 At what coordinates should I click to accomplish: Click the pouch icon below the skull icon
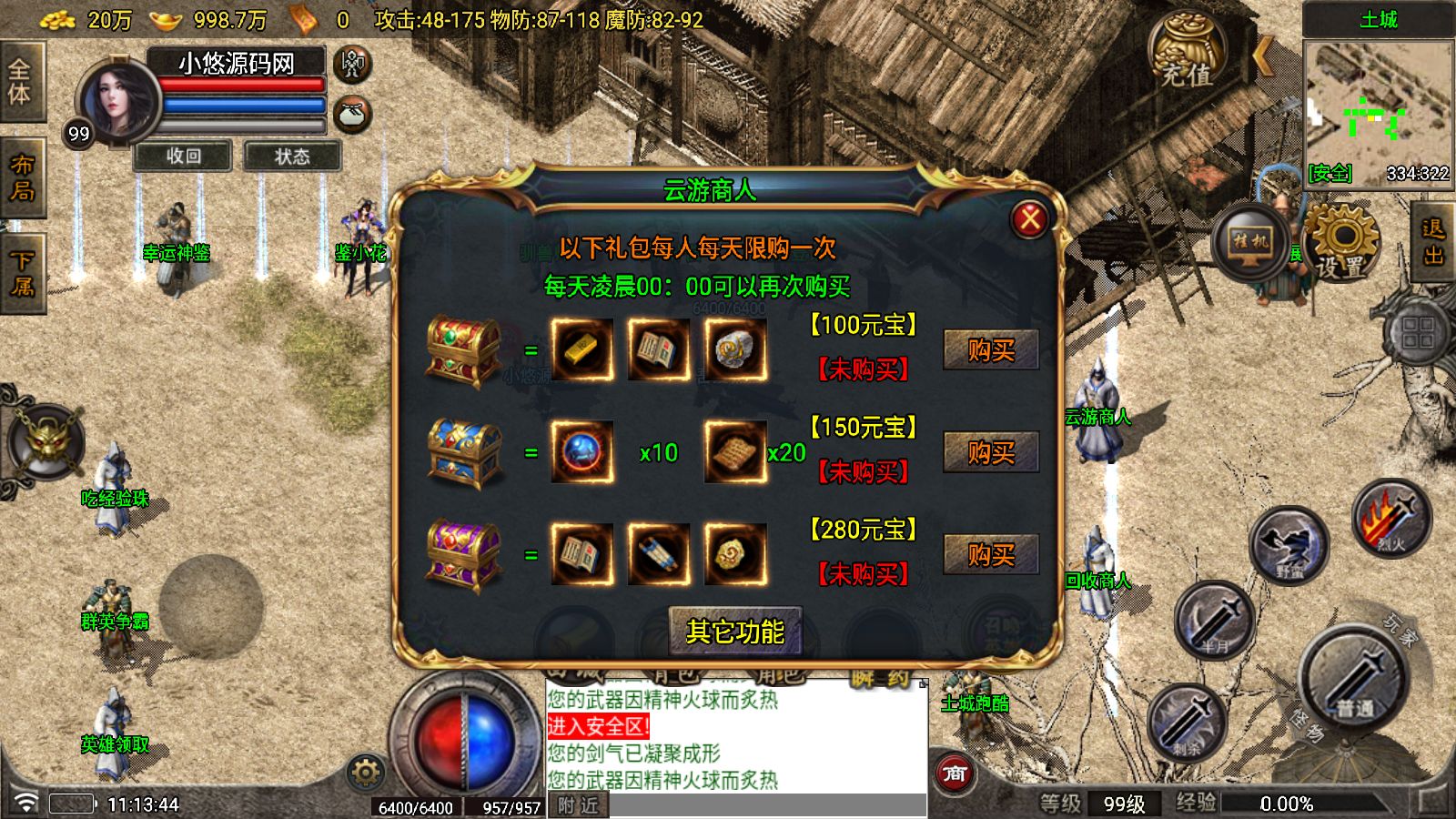pos(351,112)
